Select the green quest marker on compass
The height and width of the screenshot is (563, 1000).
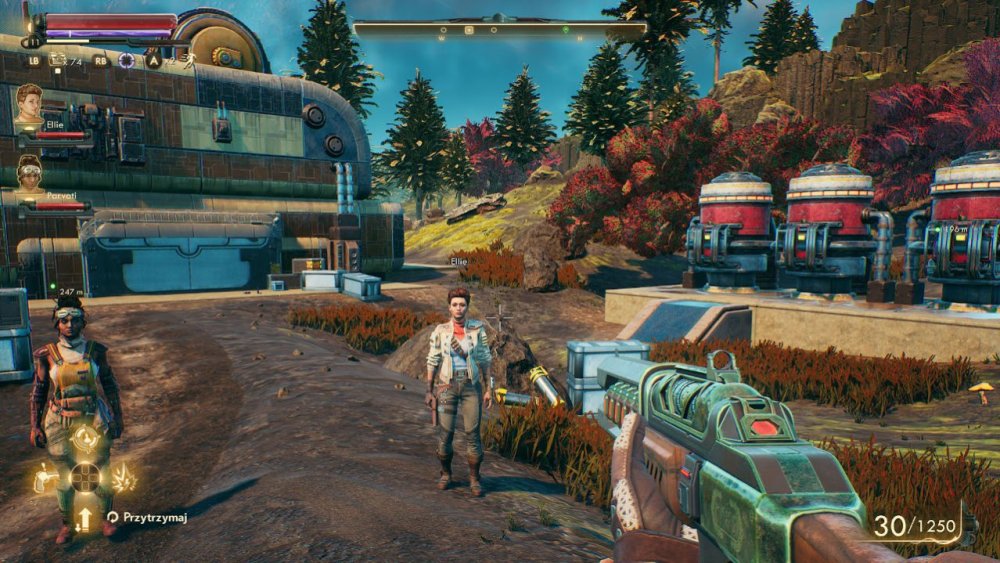tap(565, 30)
